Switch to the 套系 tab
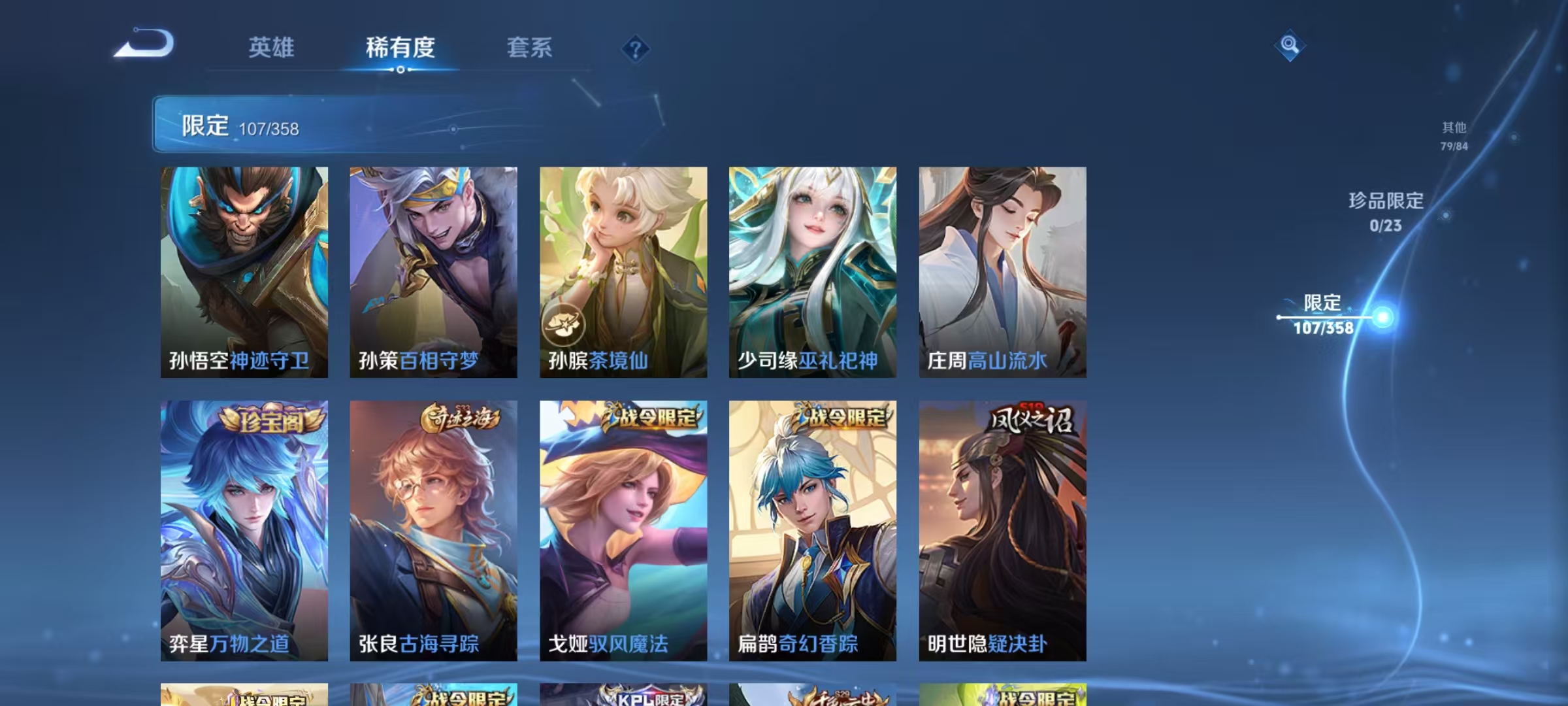 pos(531,48)
